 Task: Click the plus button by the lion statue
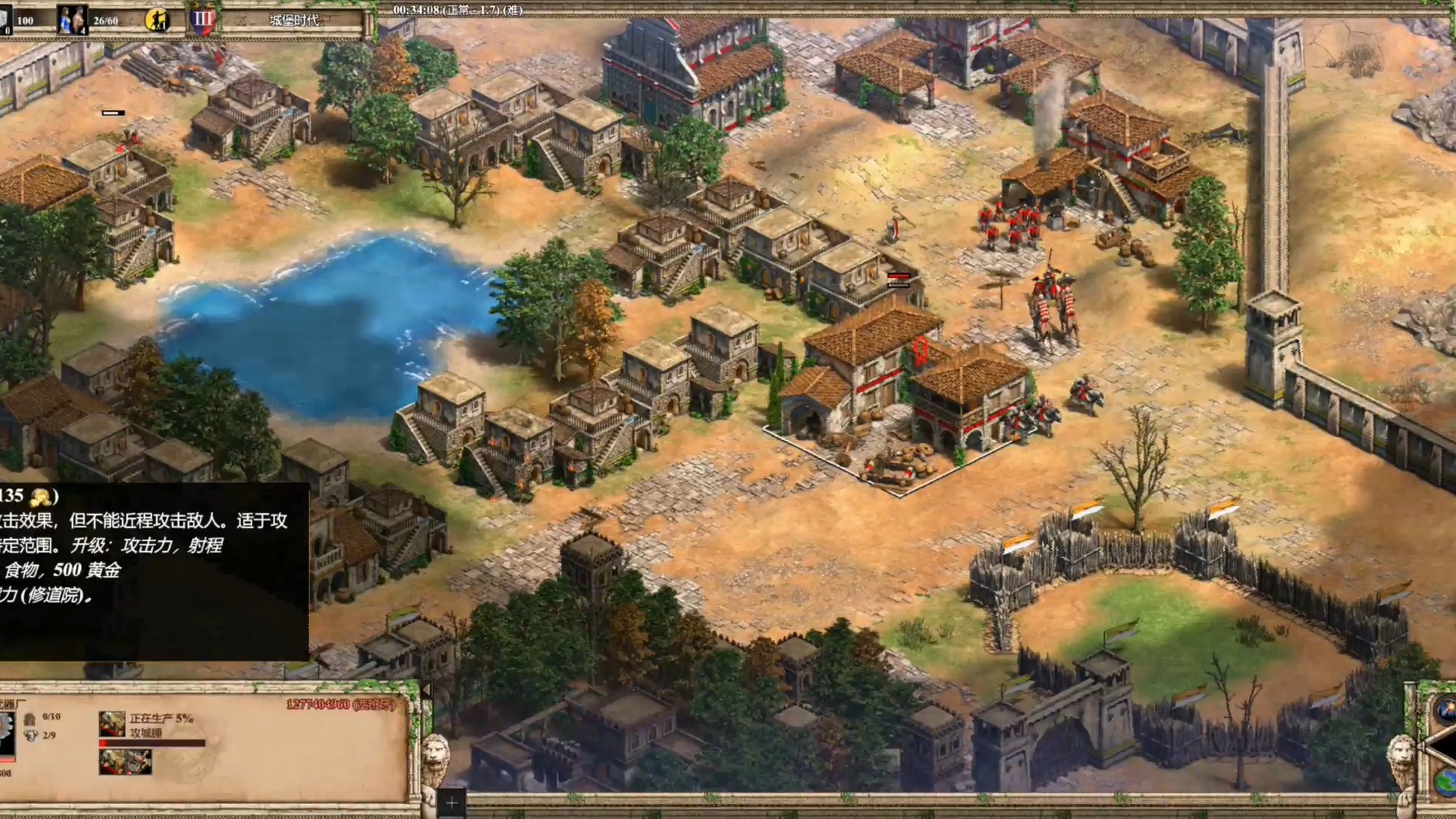coord(451,802)
